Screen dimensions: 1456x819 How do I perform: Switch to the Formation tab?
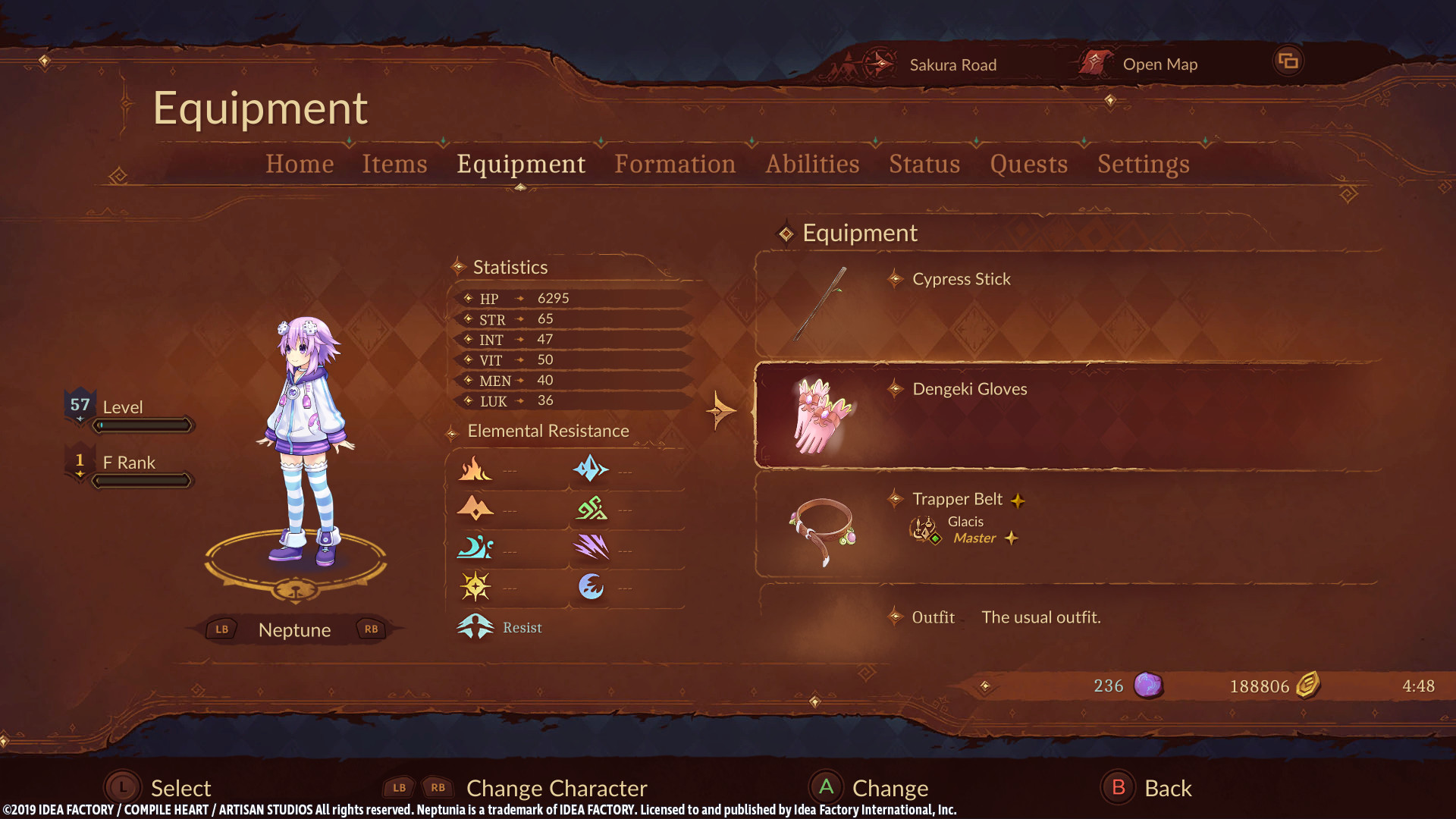[675, 164]
